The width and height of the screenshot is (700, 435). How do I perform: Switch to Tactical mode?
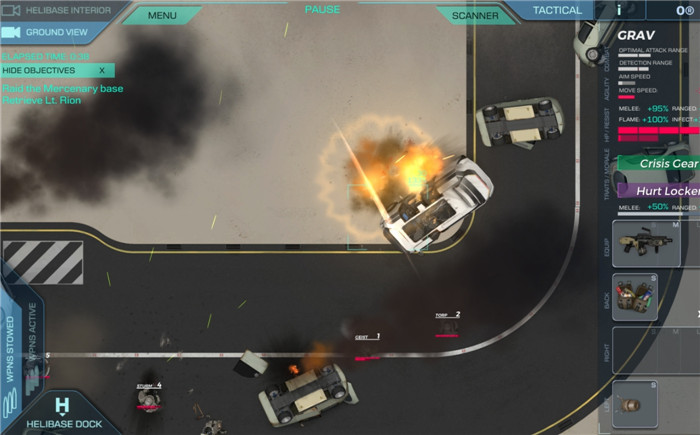click(x=556, y=11)
